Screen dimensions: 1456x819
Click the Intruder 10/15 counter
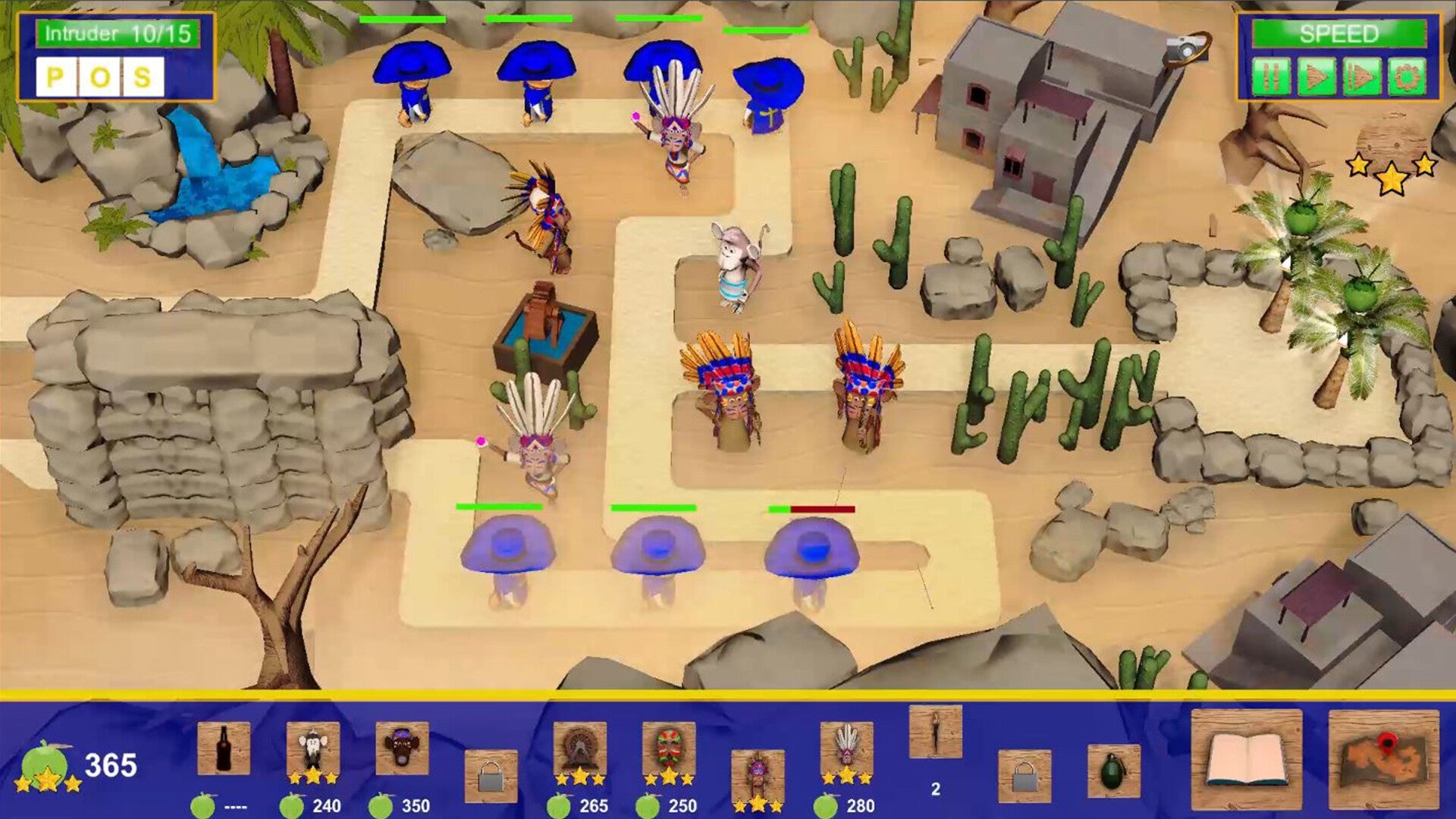click(x=118, y=33)
